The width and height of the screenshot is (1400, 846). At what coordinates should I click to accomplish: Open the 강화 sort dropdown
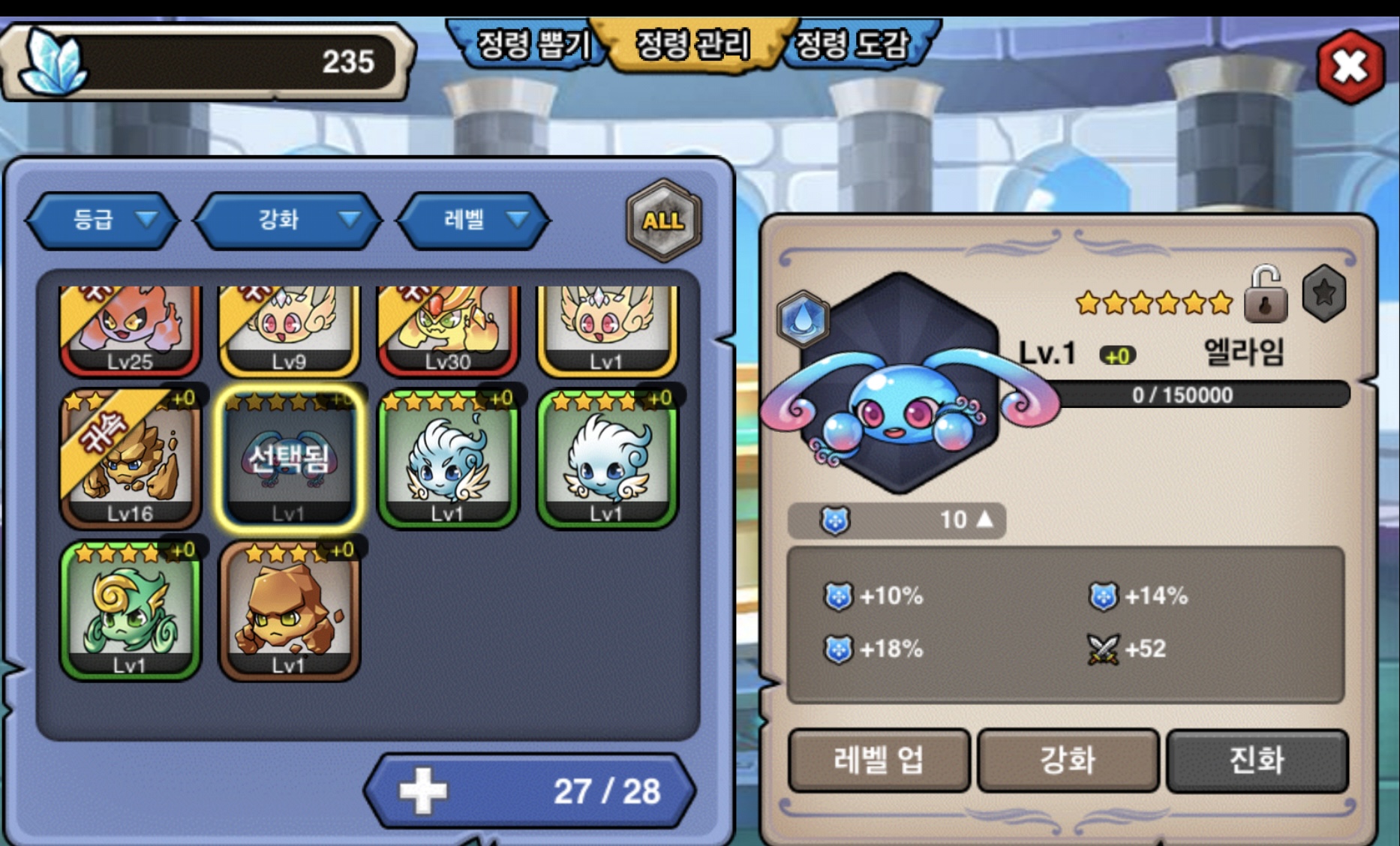tap(288, 220)
